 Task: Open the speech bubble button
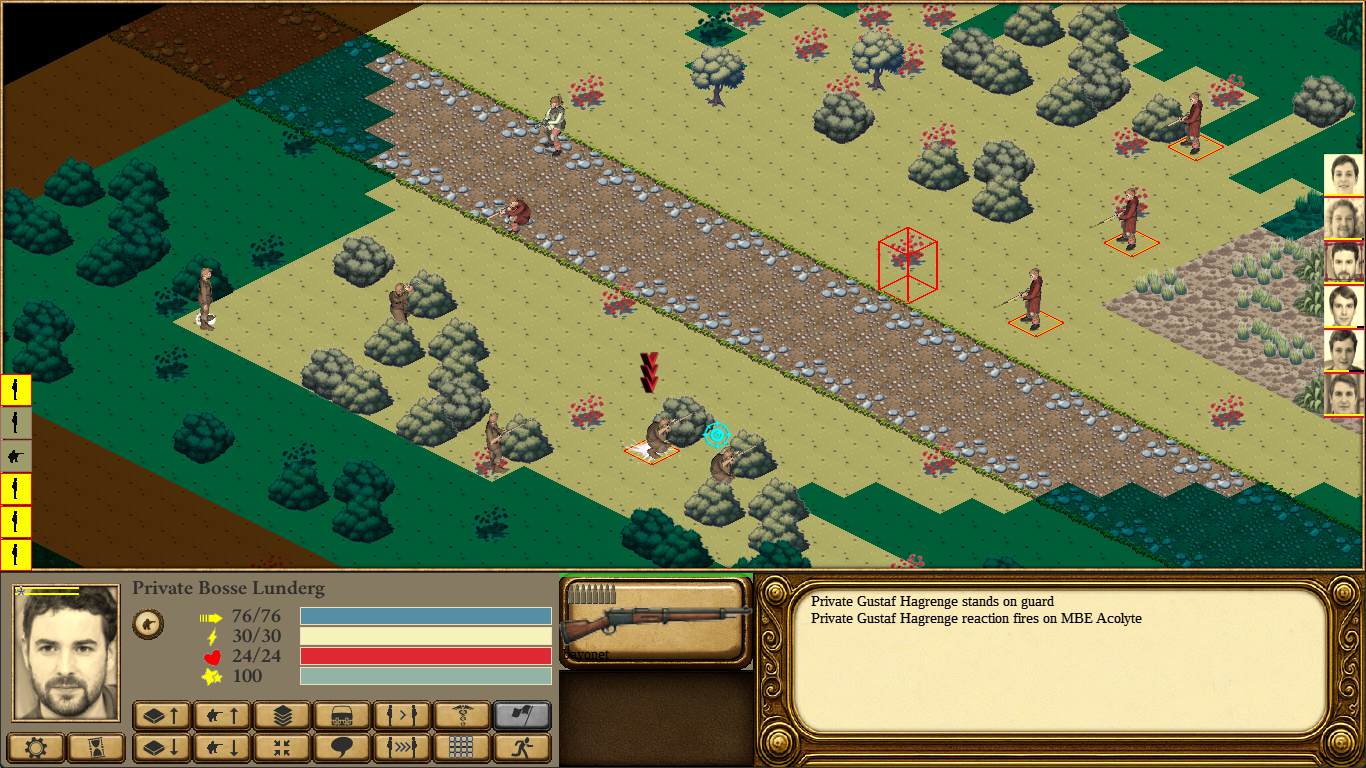(342, 747)
